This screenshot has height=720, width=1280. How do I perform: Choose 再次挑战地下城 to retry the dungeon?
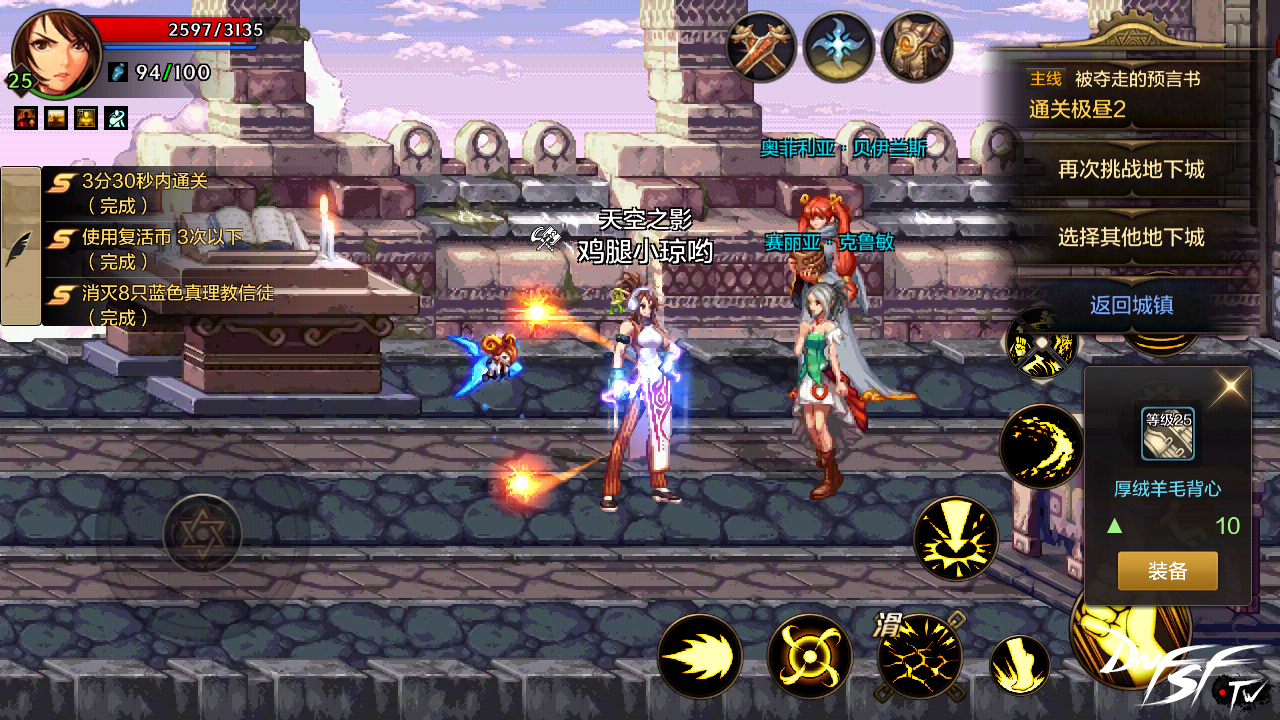pos(1131,169)
